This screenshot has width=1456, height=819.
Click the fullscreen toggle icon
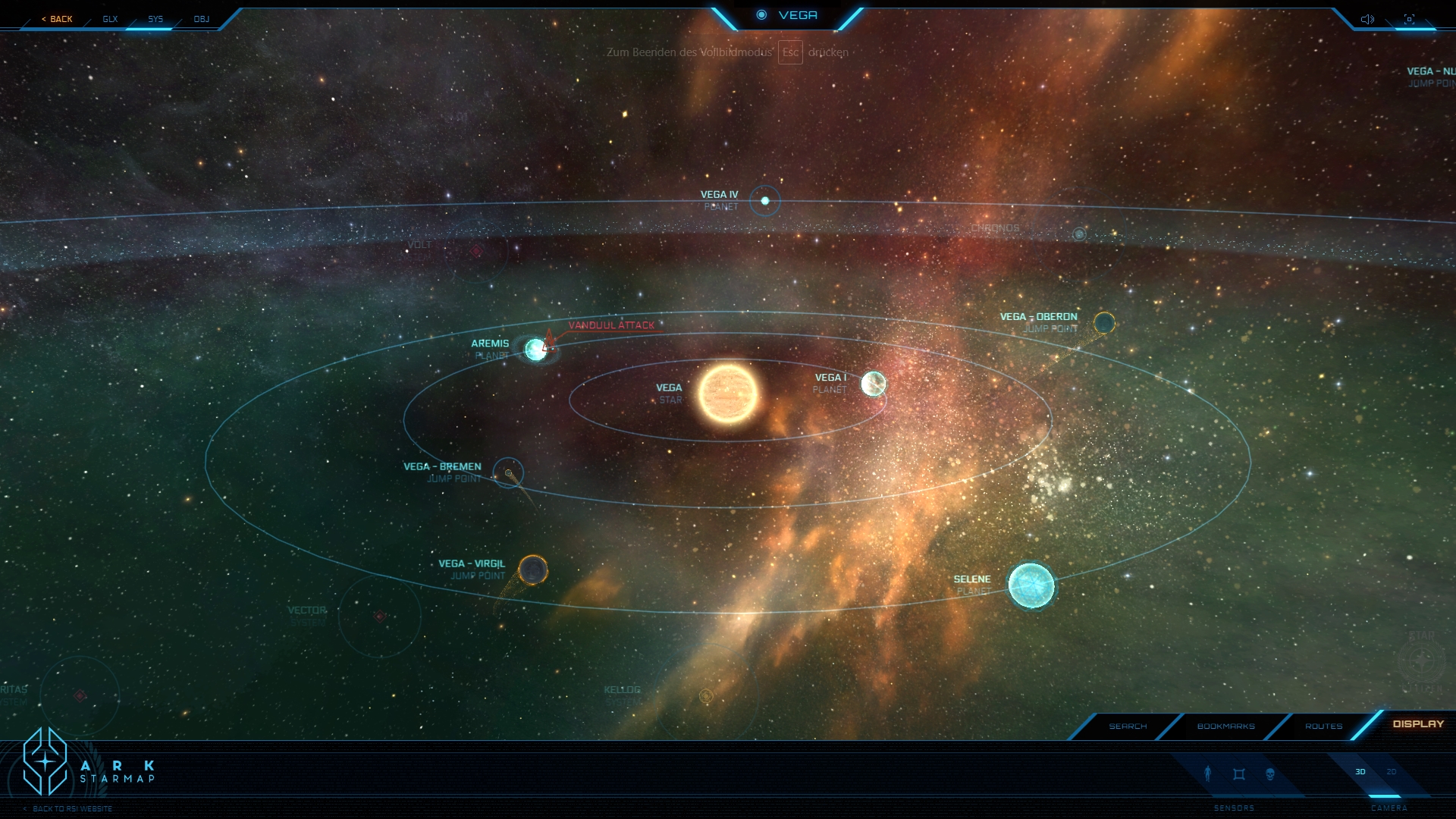pos(1409,19)
